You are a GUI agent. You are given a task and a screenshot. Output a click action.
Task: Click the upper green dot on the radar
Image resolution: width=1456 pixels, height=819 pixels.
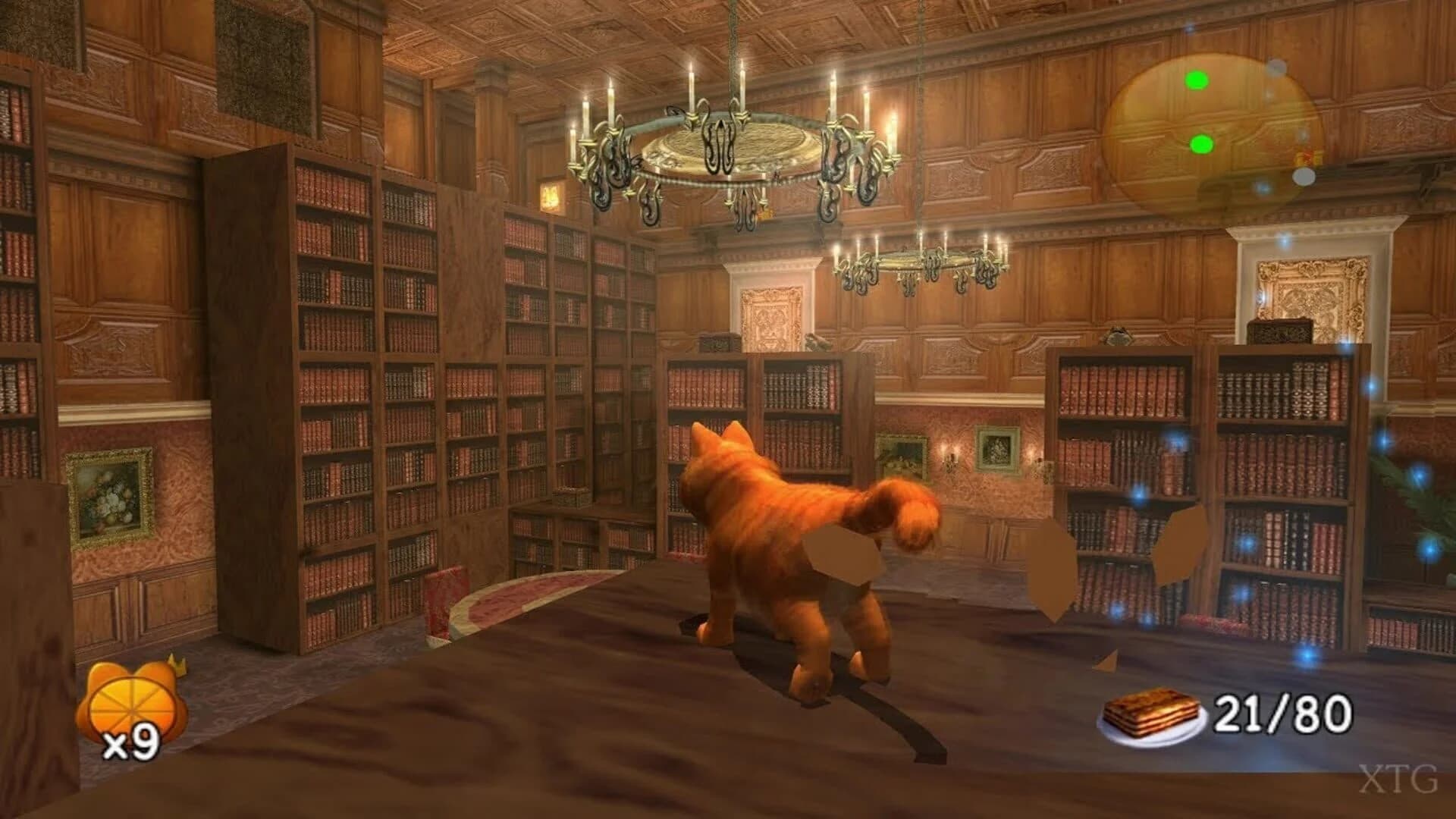point(1197,81)
